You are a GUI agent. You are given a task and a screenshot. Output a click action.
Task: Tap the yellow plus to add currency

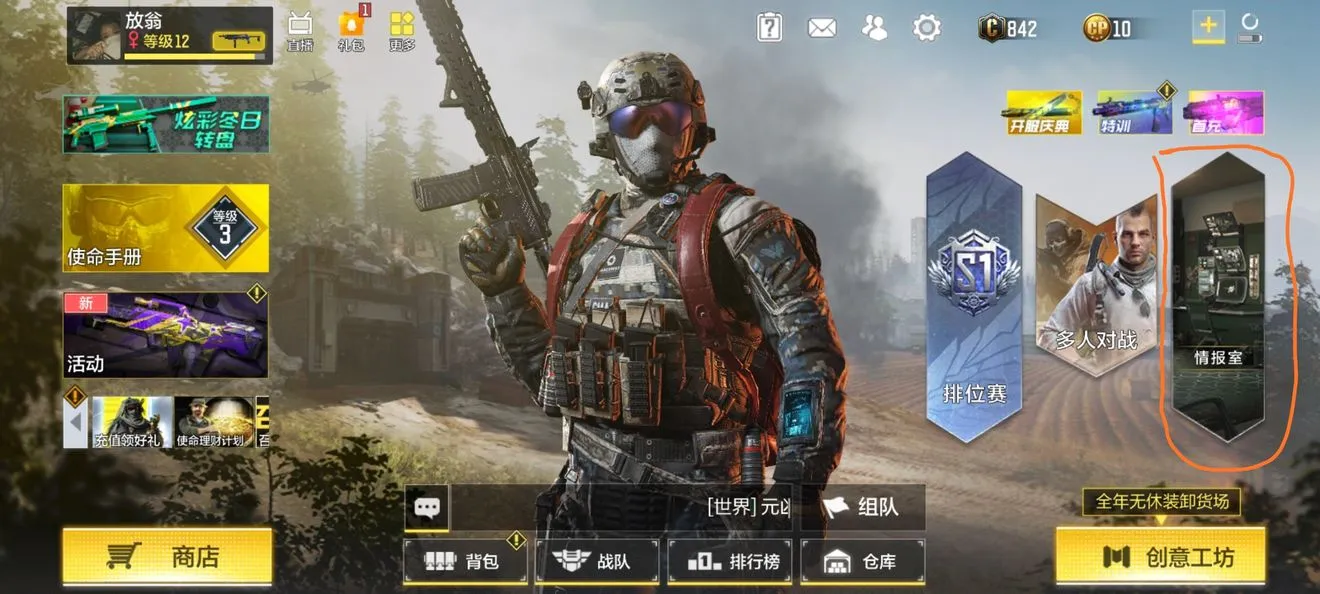1208,27
